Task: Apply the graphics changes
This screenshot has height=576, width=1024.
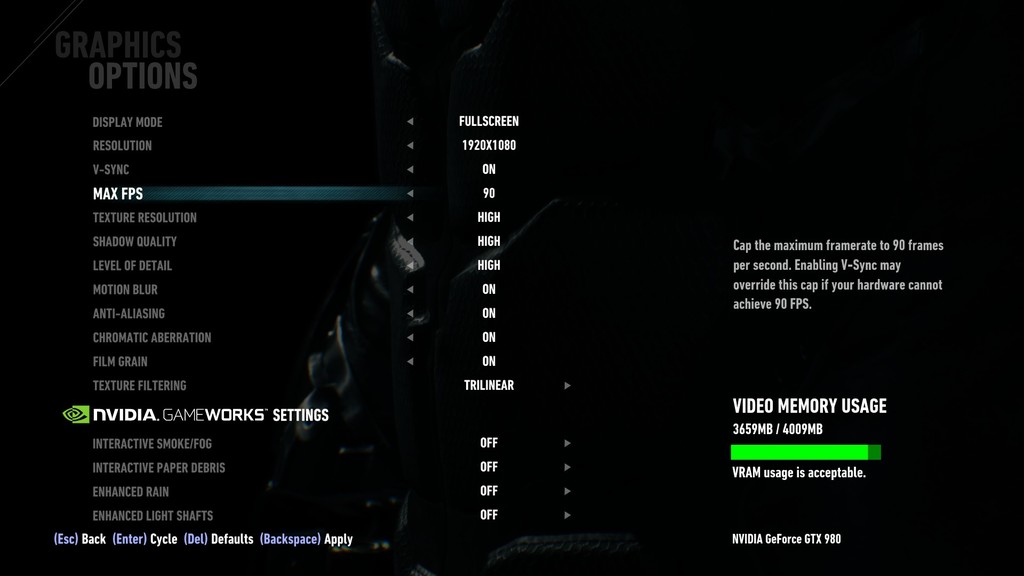Action: pyautogui.click(x=306, y=539)
